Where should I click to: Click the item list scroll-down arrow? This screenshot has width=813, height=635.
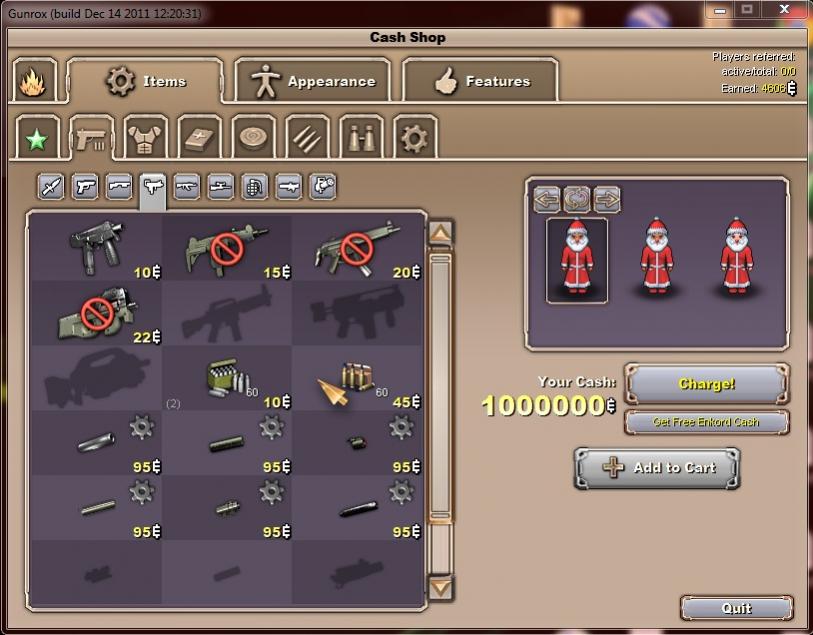440,587
